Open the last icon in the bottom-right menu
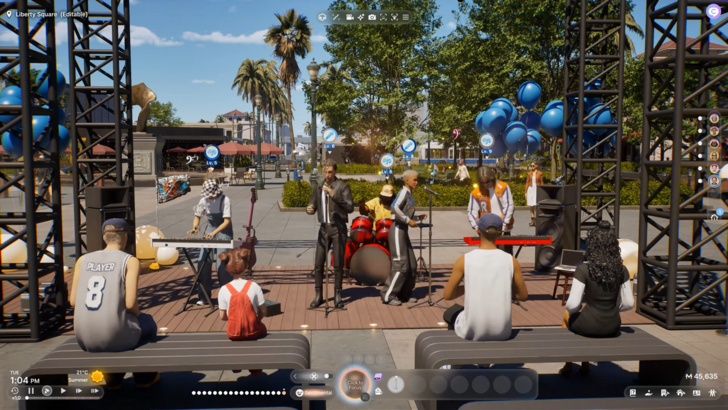This screenshot has height=410, width=728. pos(711,393)
